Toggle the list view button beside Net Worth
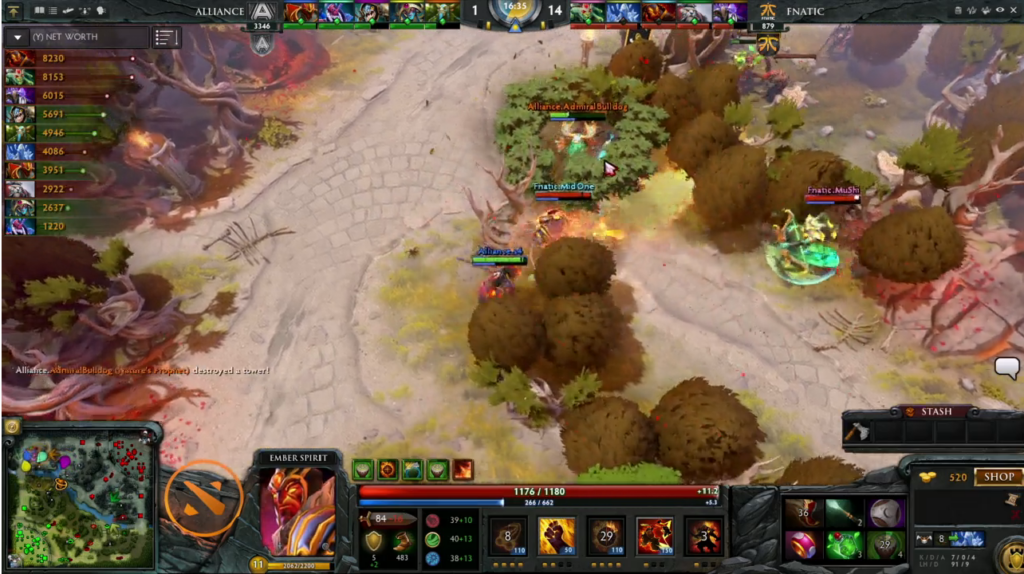This screenshot has width=1024, height=574. (x=164, y=38)
